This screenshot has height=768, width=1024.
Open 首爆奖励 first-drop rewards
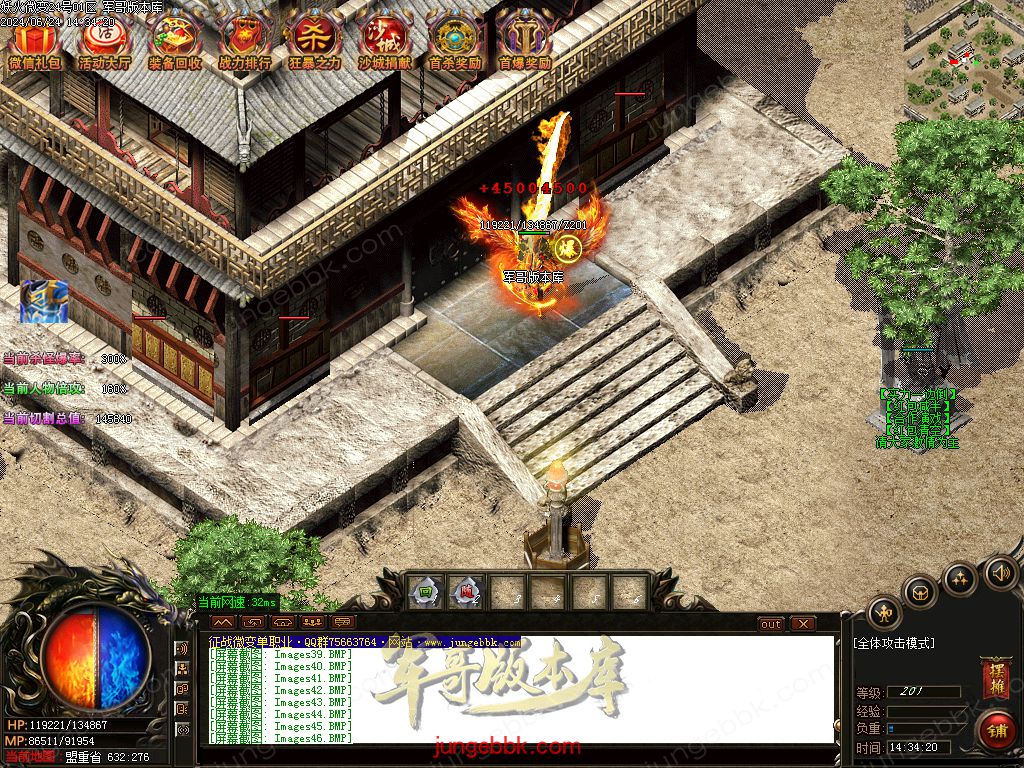point(524,42)
